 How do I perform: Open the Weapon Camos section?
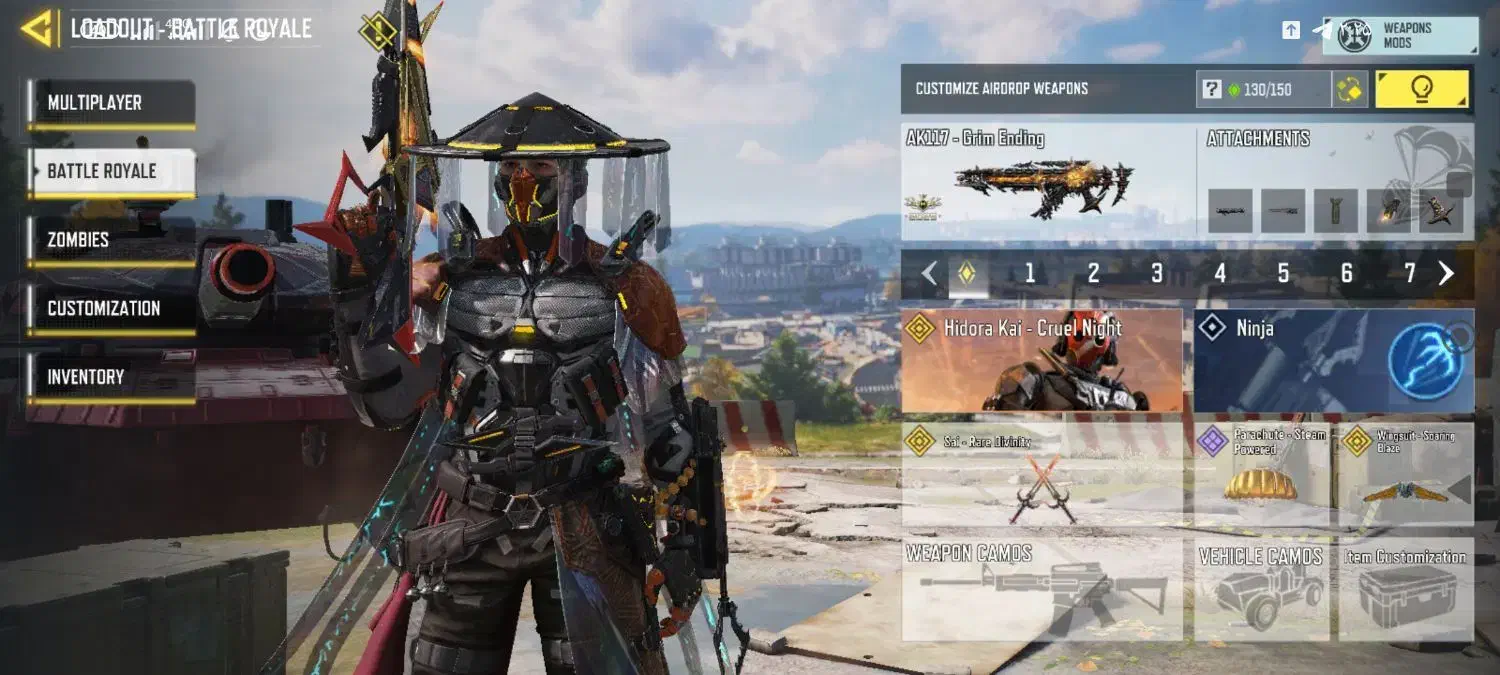[1041, 589]
